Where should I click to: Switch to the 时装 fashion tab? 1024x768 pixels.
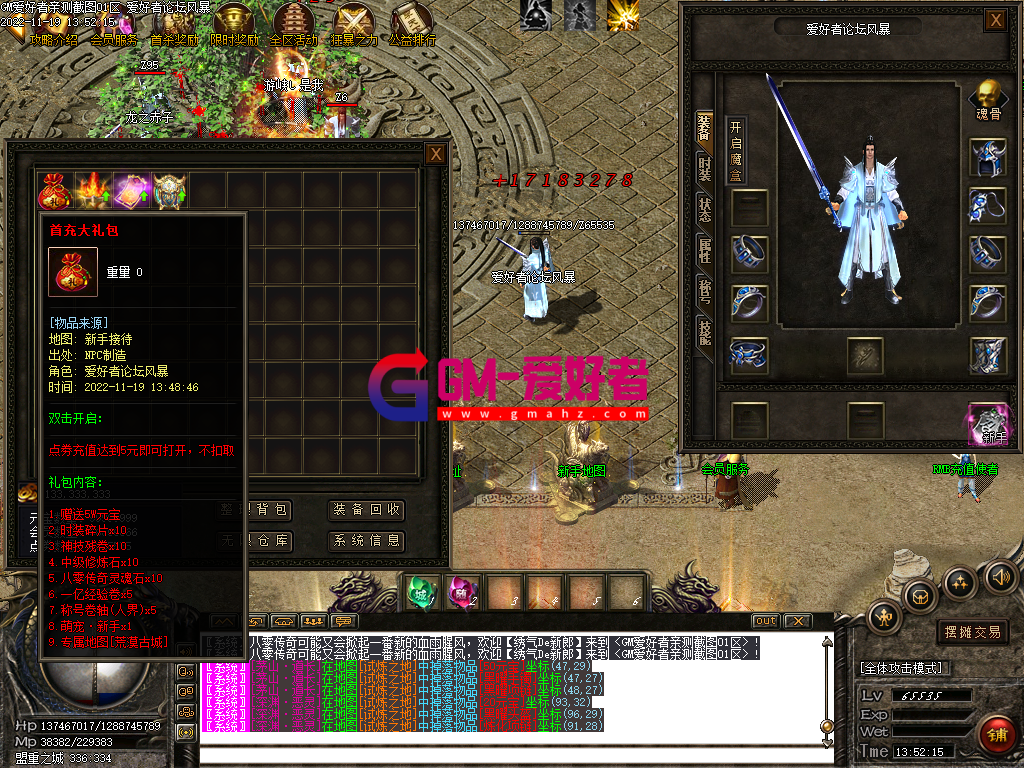click(x=705, y=169)
